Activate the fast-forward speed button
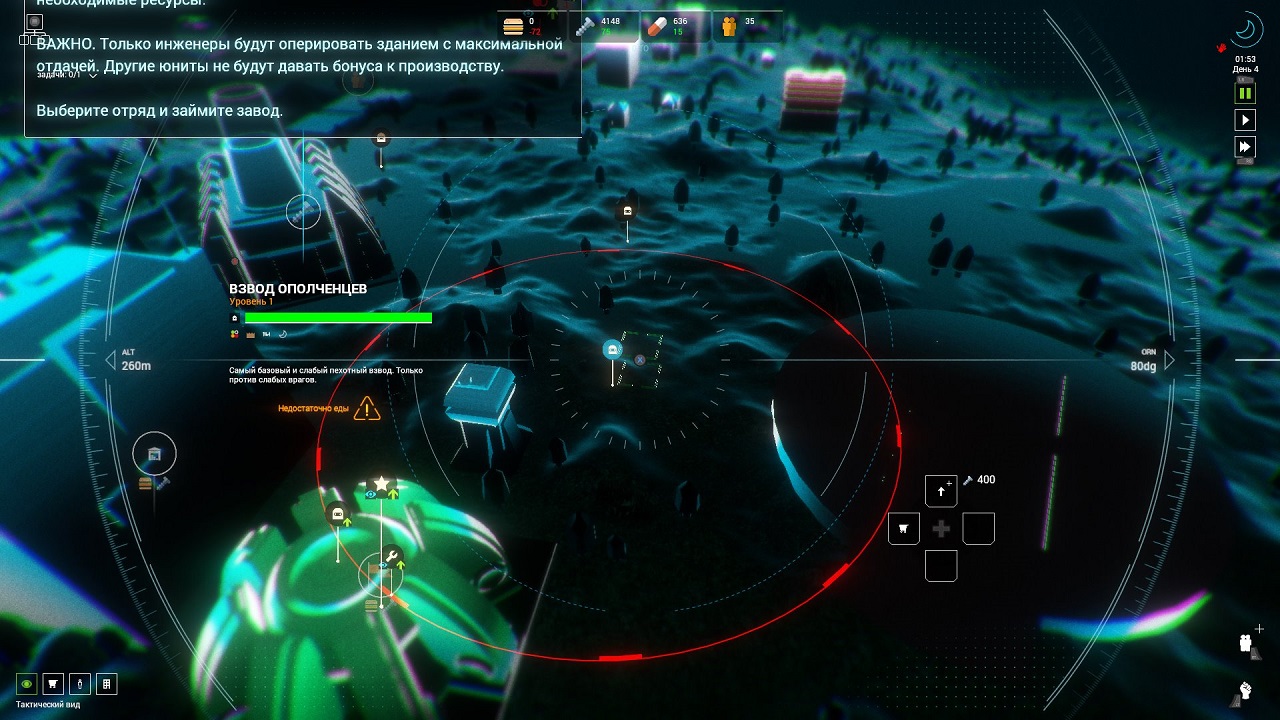1280x720 pixels. pyautogui.click(x=1245, y=148)
